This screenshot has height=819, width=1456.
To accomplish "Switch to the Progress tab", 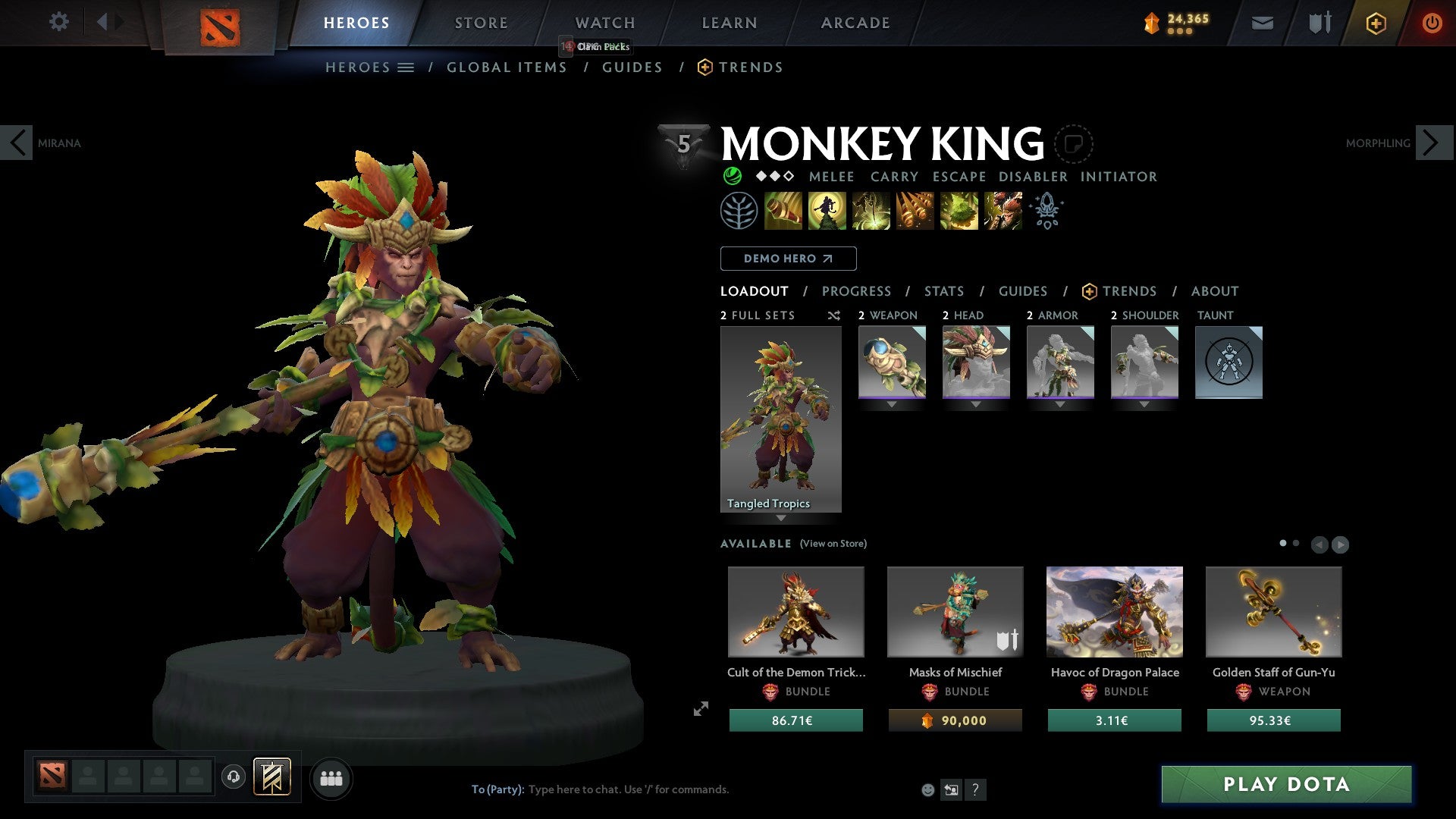I will (857, 290).
